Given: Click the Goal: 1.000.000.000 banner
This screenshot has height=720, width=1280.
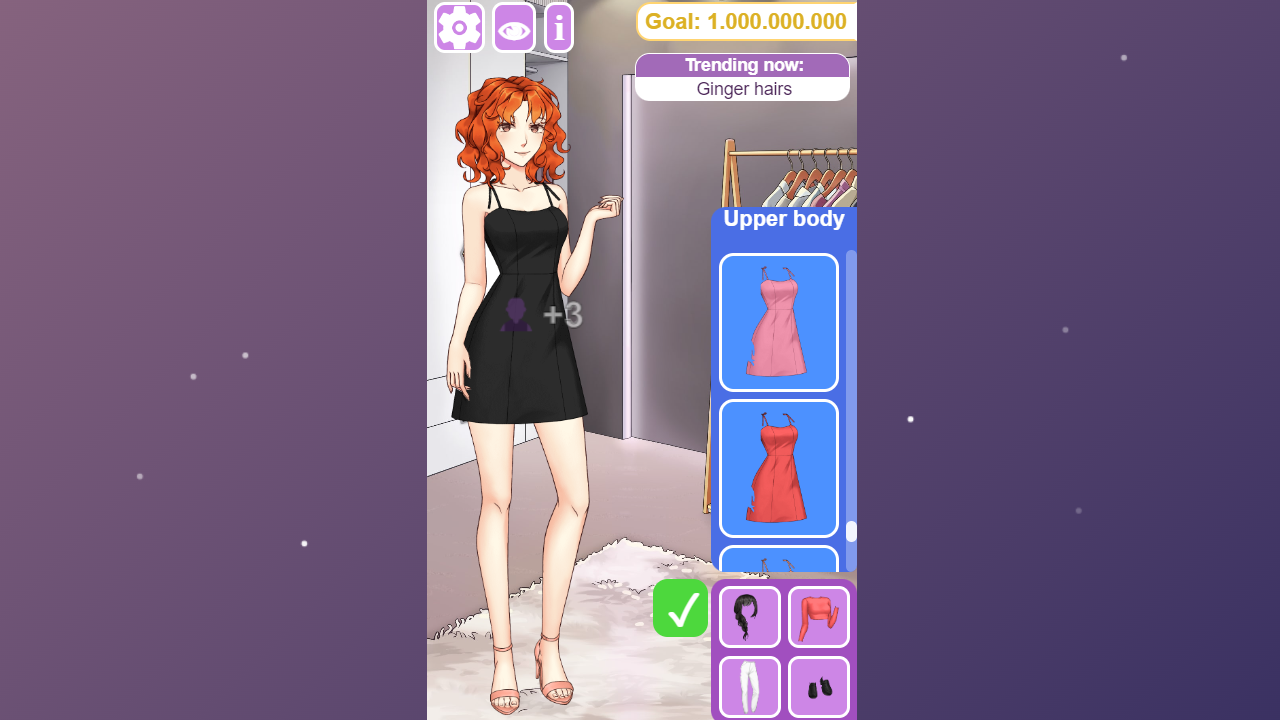Looking at the screenshot, I should pos(745,21).
